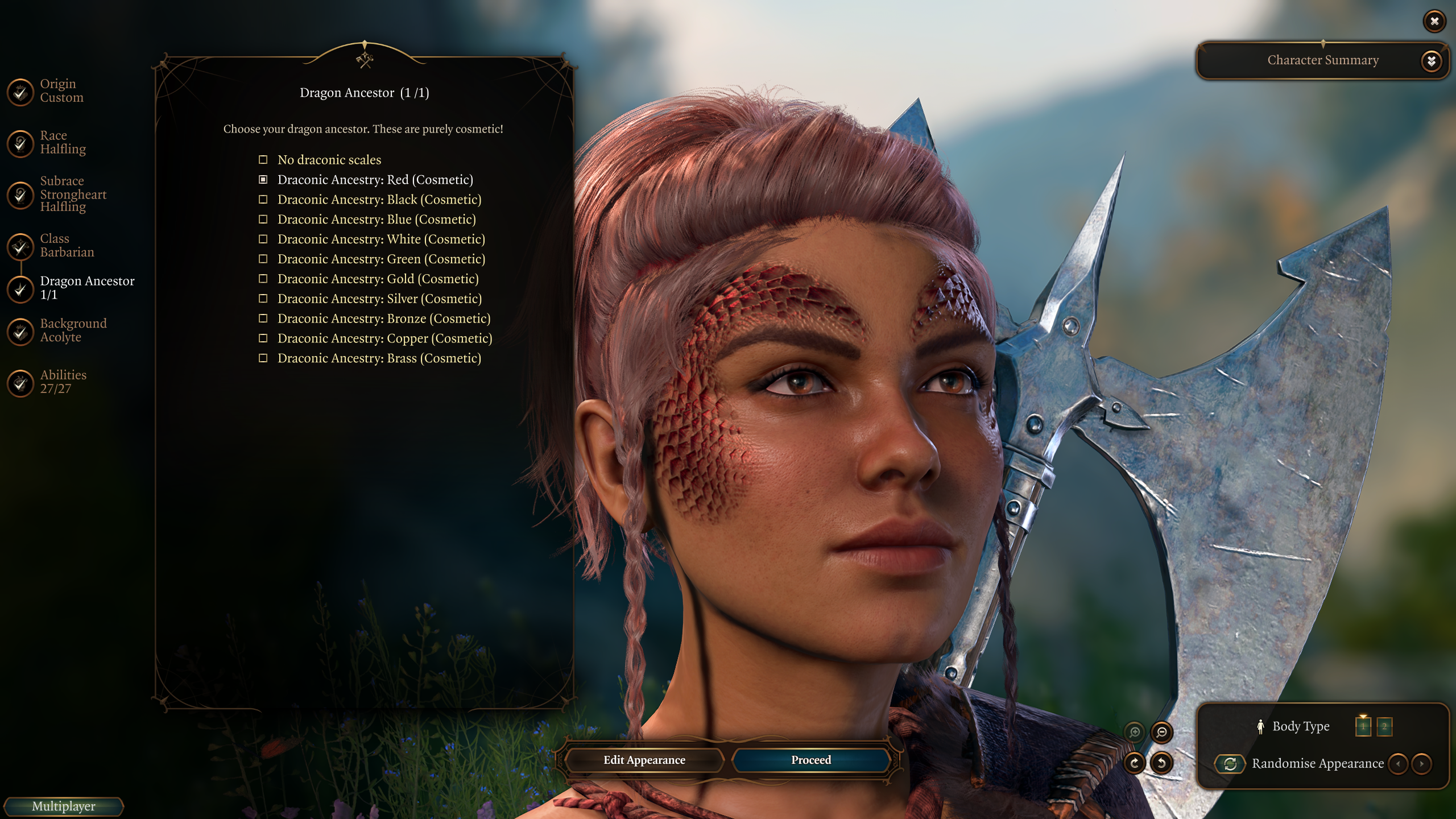Go to the Race Halfling step

(63, 142)
